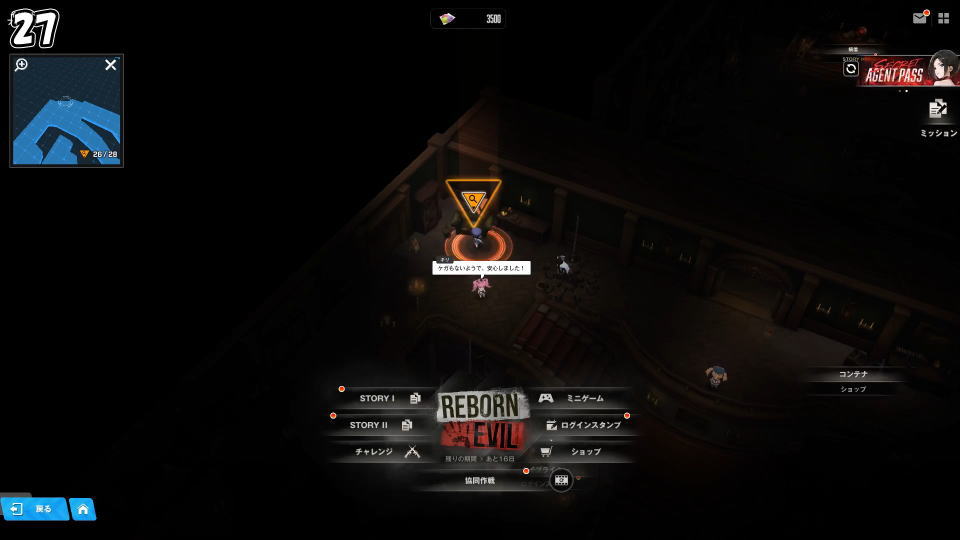Zoom in on the minimap
This screenshot has height=540, width=960.
coord(22,65)
